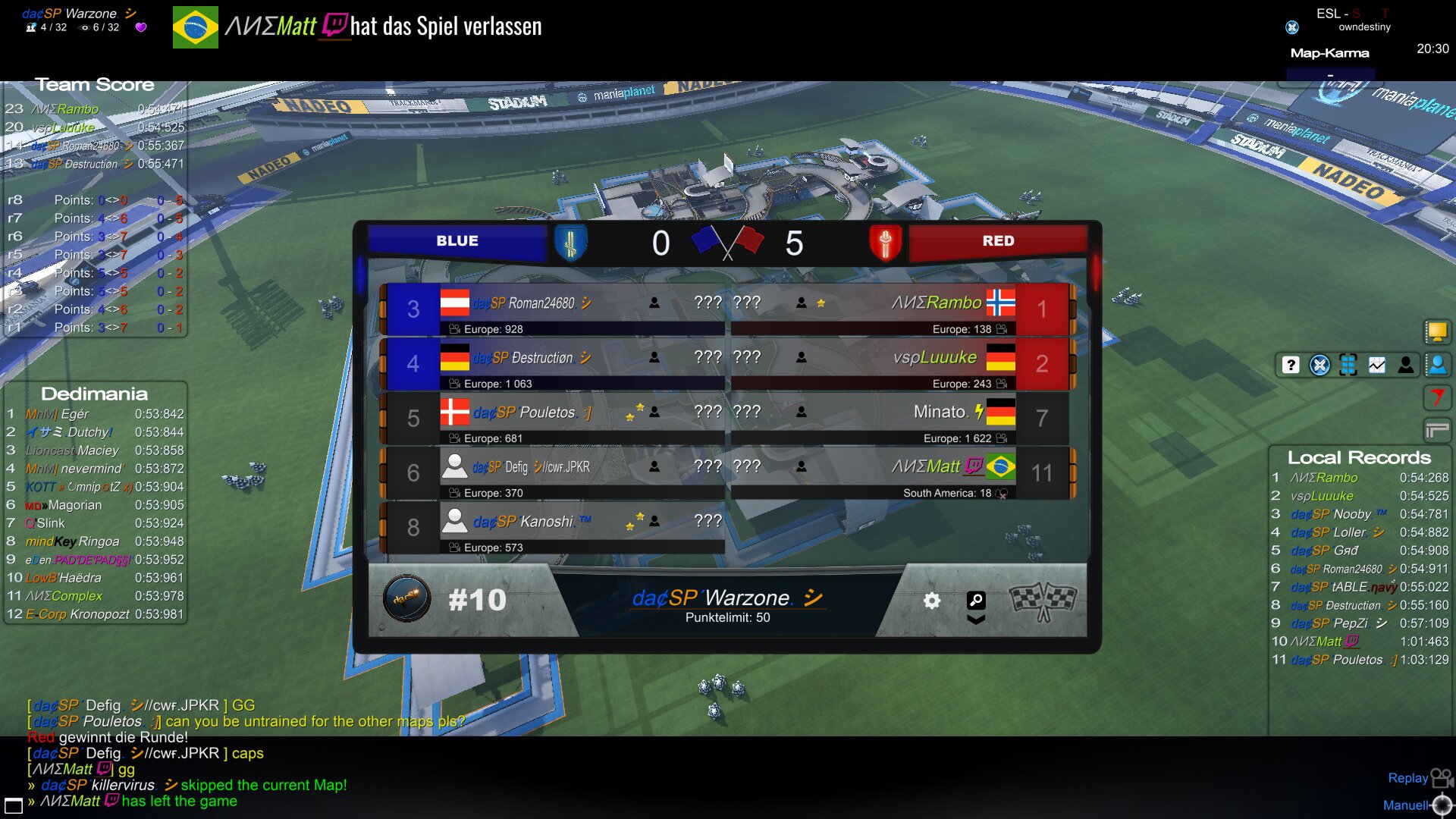
Task: Open the question mark help icon
Action: (x=1291, y=365)
